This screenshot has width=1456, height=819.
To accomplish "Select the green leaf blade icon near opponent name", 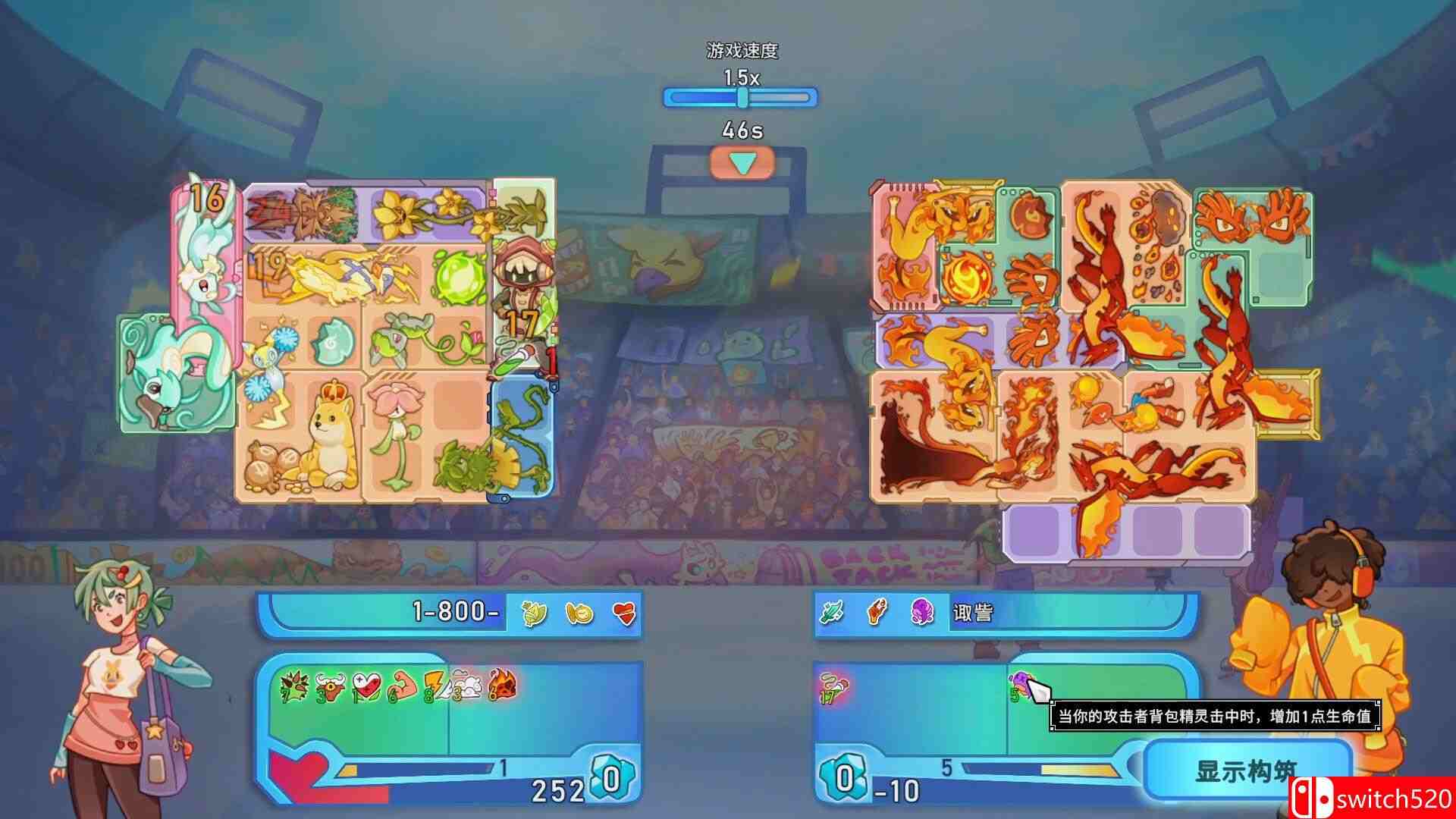I will click(832, 611).
